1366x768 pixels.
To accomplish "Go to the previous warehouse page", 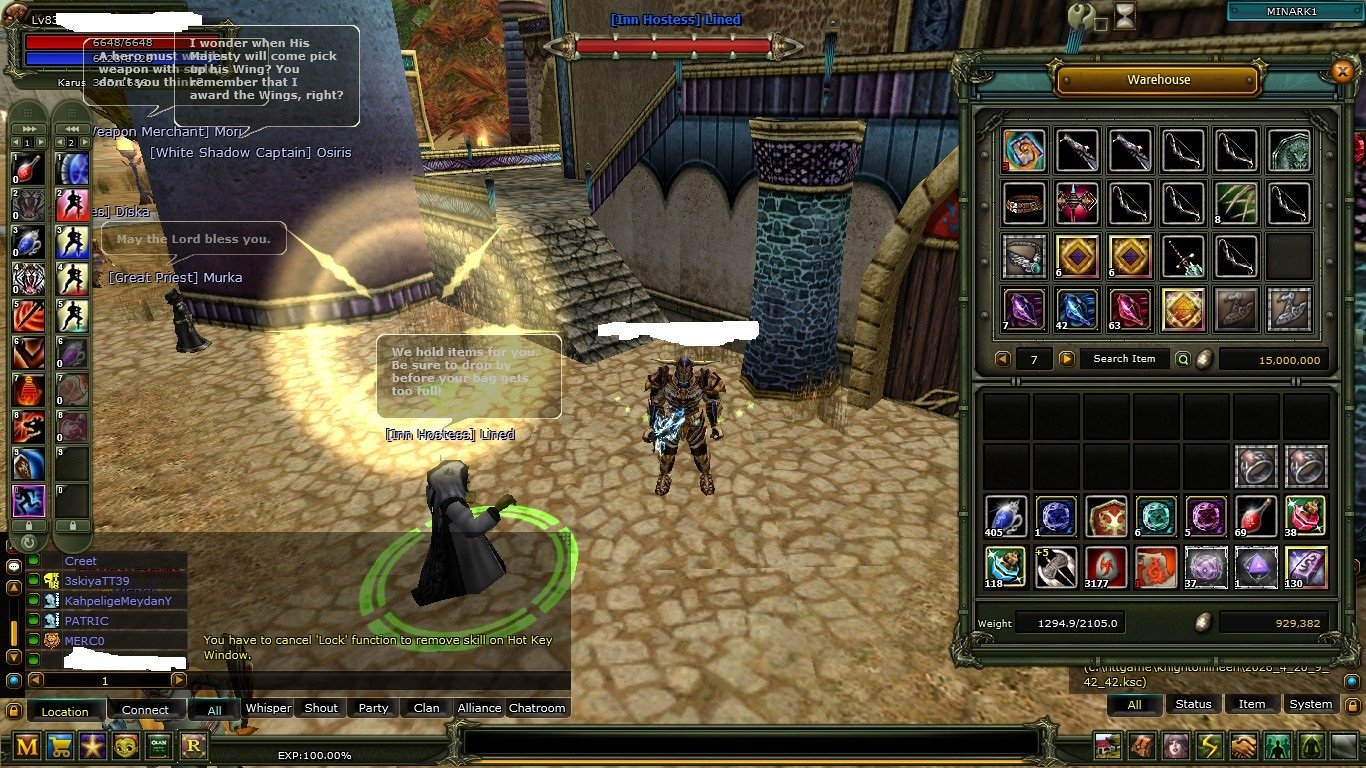I will click(1003, 359).
